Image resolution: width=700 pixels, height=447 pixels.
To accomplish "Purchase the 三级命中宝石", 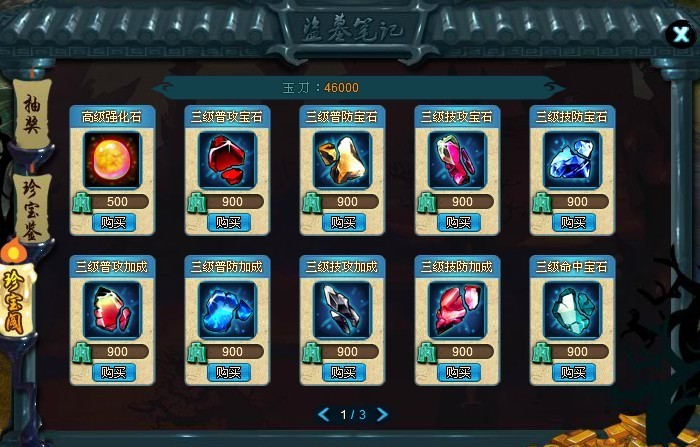I will tap(574, 372).
